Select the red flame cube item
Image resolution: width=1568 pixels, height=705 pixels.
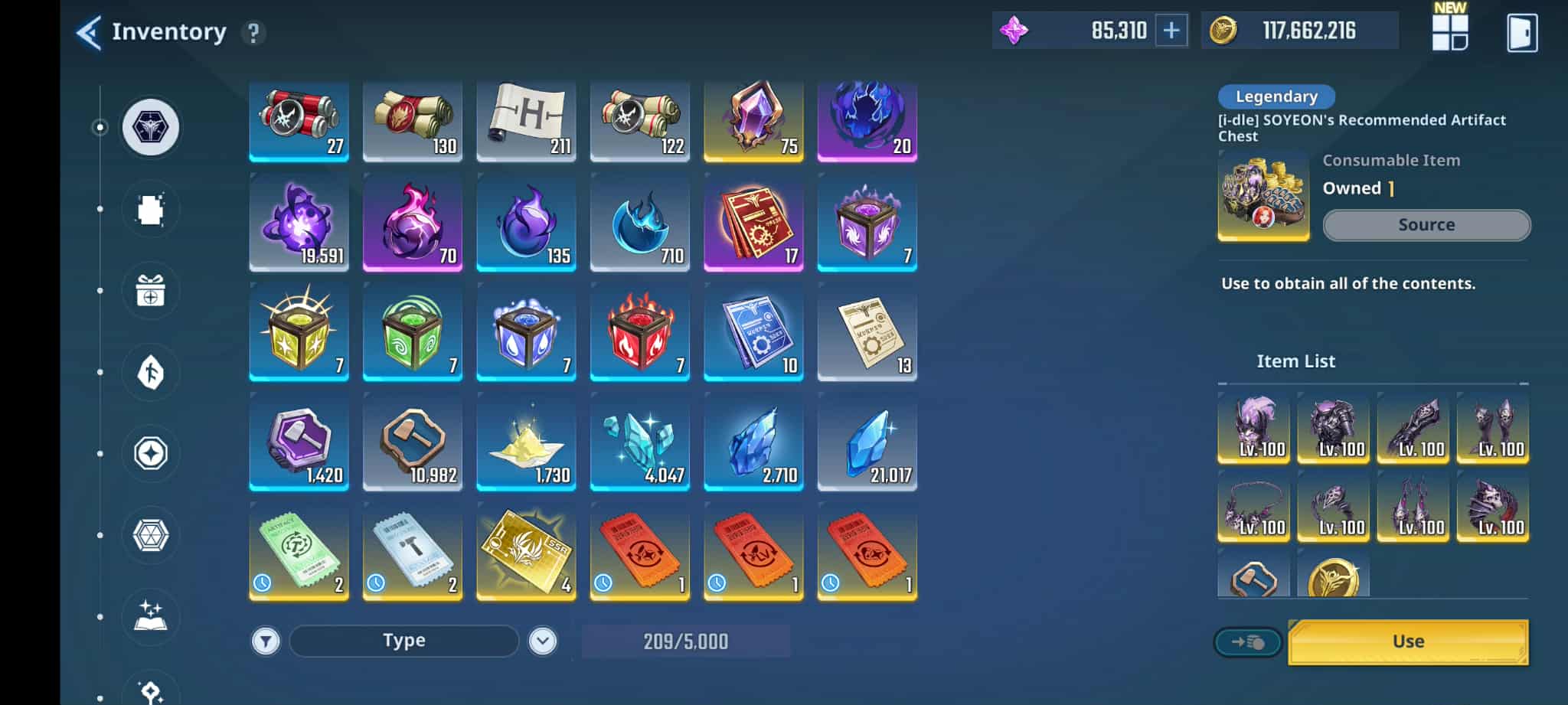pos(639,332)
